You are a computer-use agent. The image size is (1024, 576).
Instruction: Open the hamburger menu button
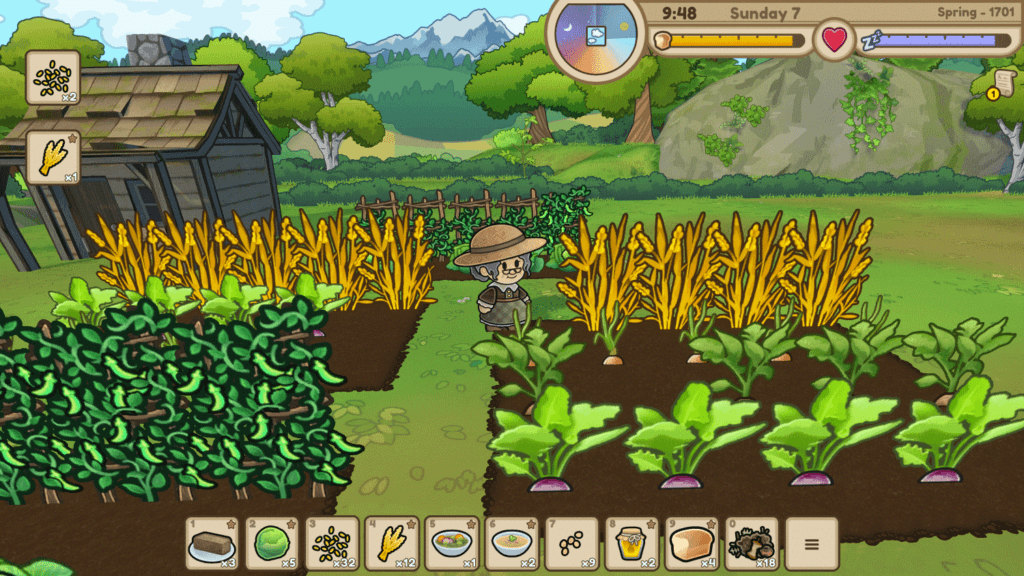811,544
